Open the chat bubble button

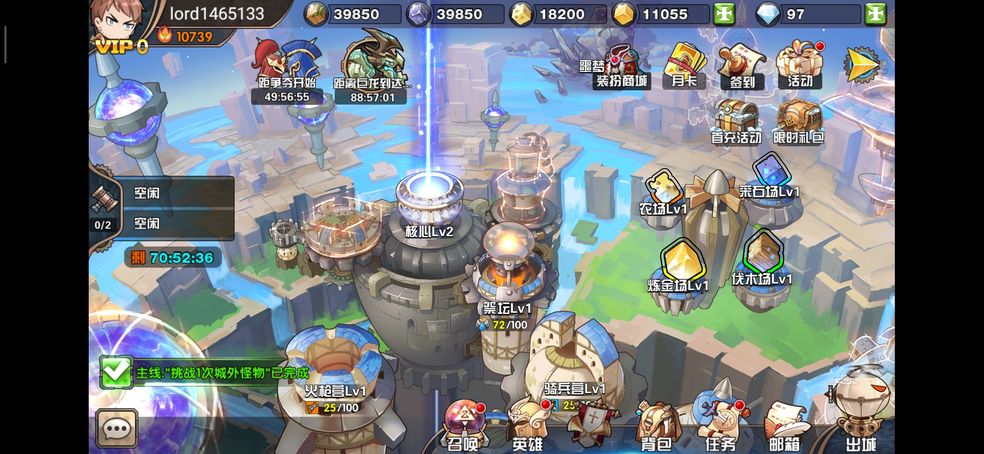click(117, 428)
